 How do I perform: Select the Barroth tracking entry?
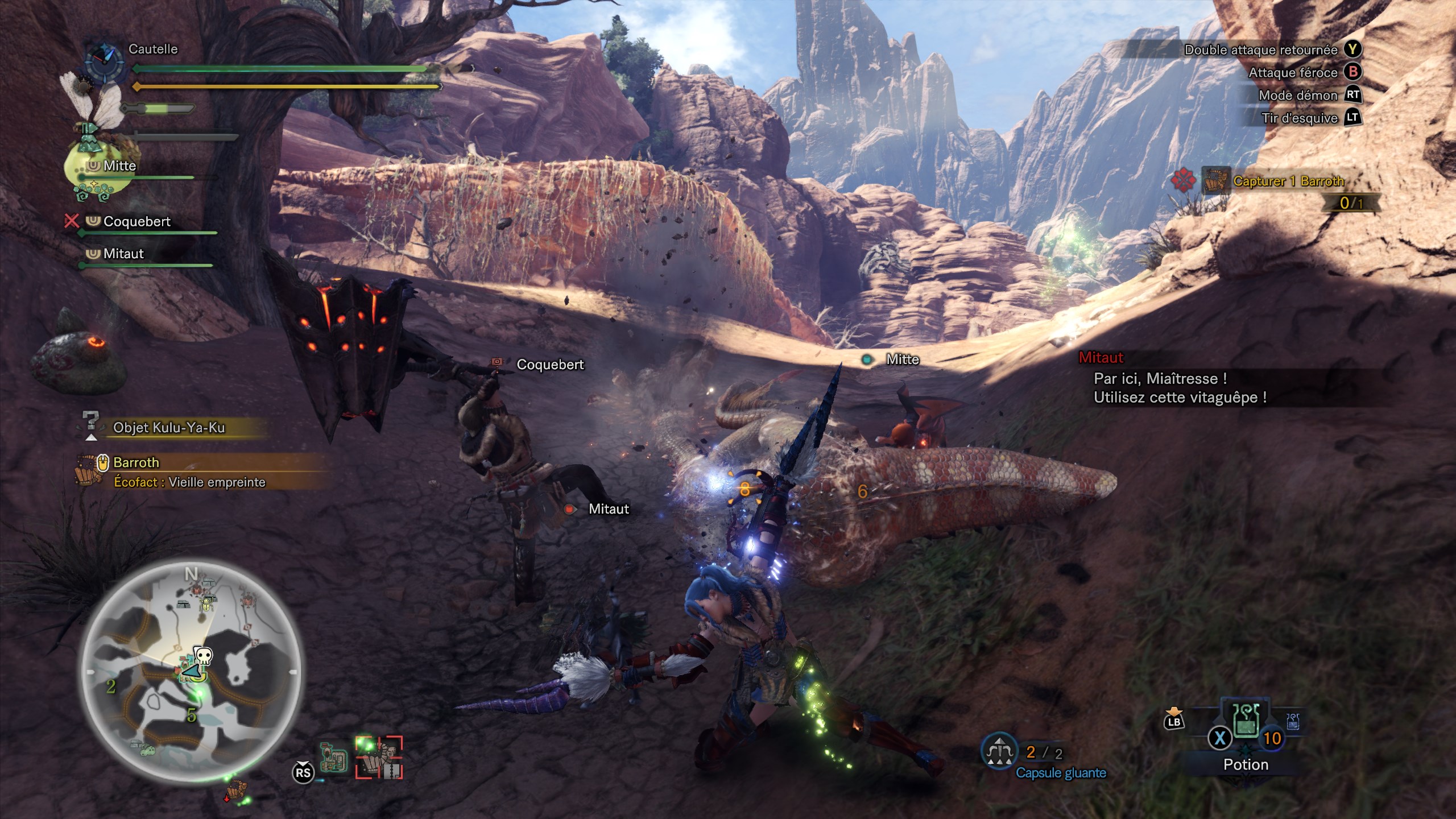(136, 462)
